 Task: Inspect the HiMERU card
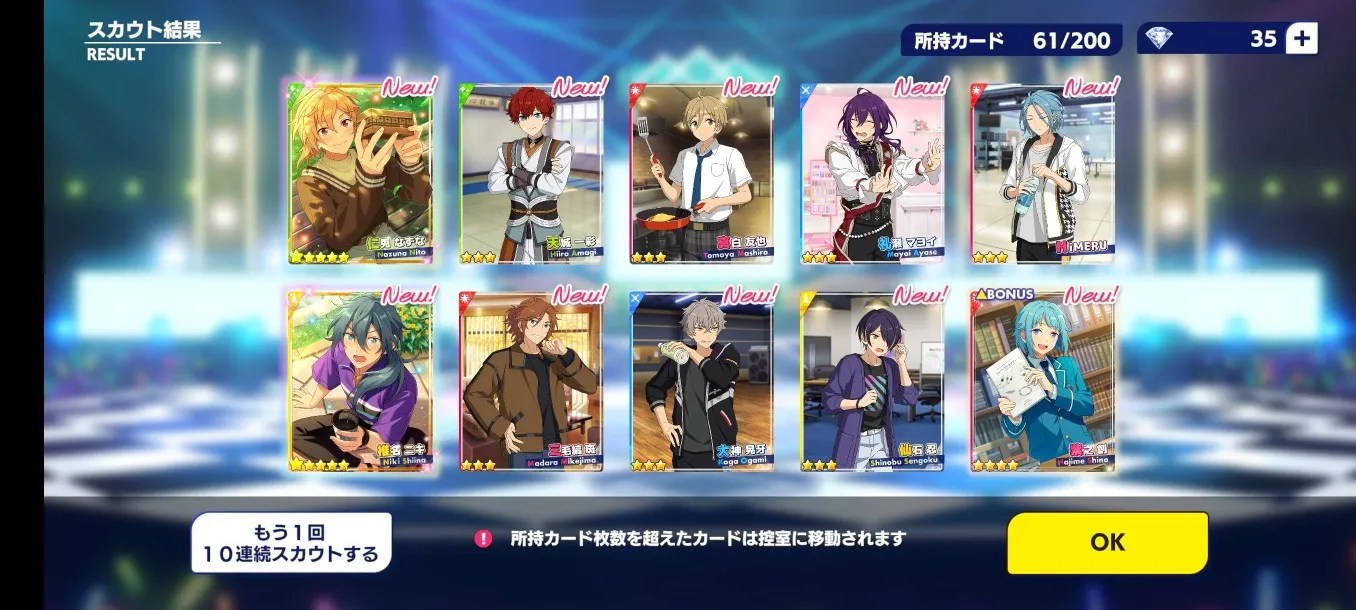[x=1043, y=173]
